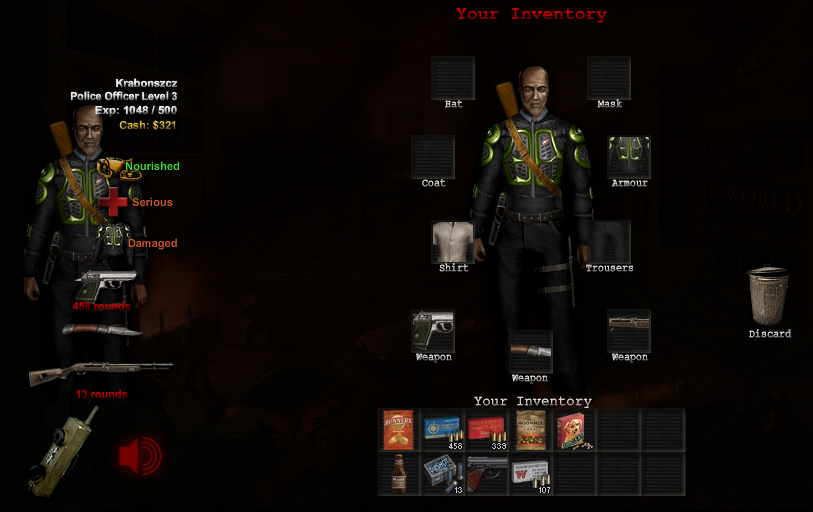
Task: Pick the brown beer bottle
Action: [399, 473]
